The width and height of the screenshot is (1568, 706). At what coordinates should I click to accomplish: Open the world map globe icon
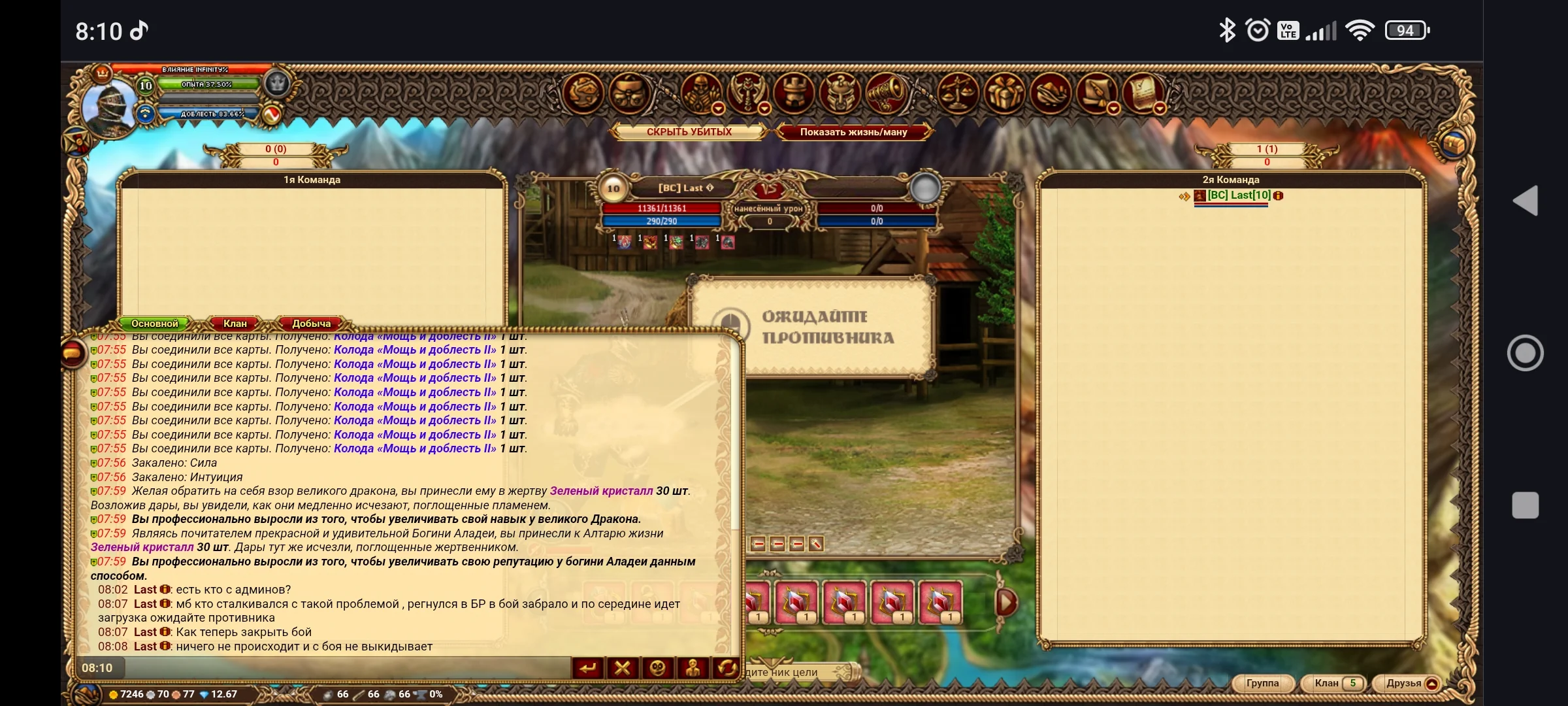582,92
